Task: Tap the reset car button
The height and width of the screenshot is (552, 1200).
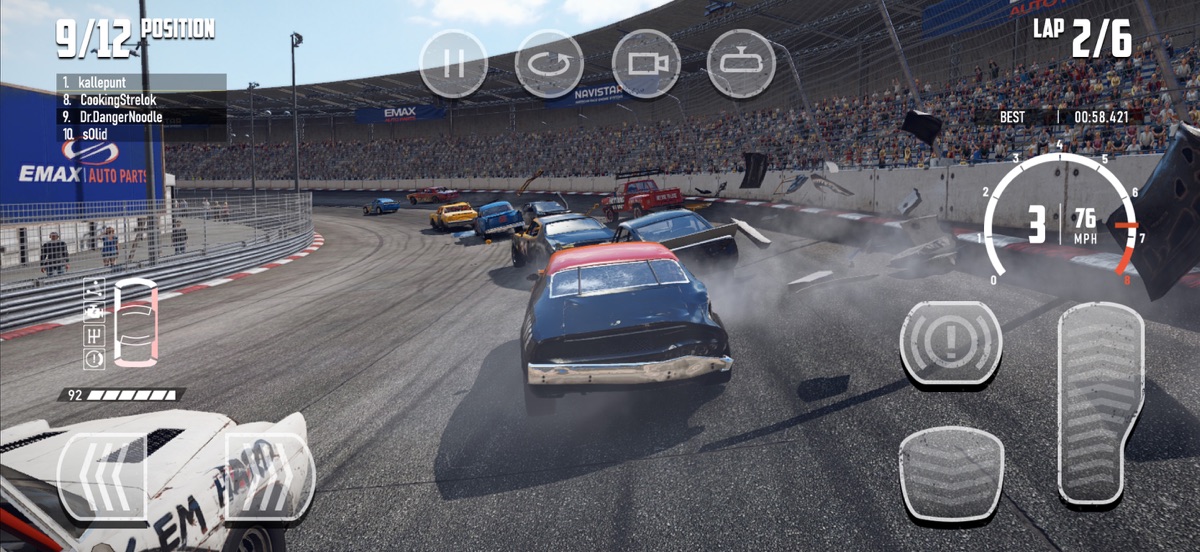Action: pyautogui.click(x=549, y=64)
